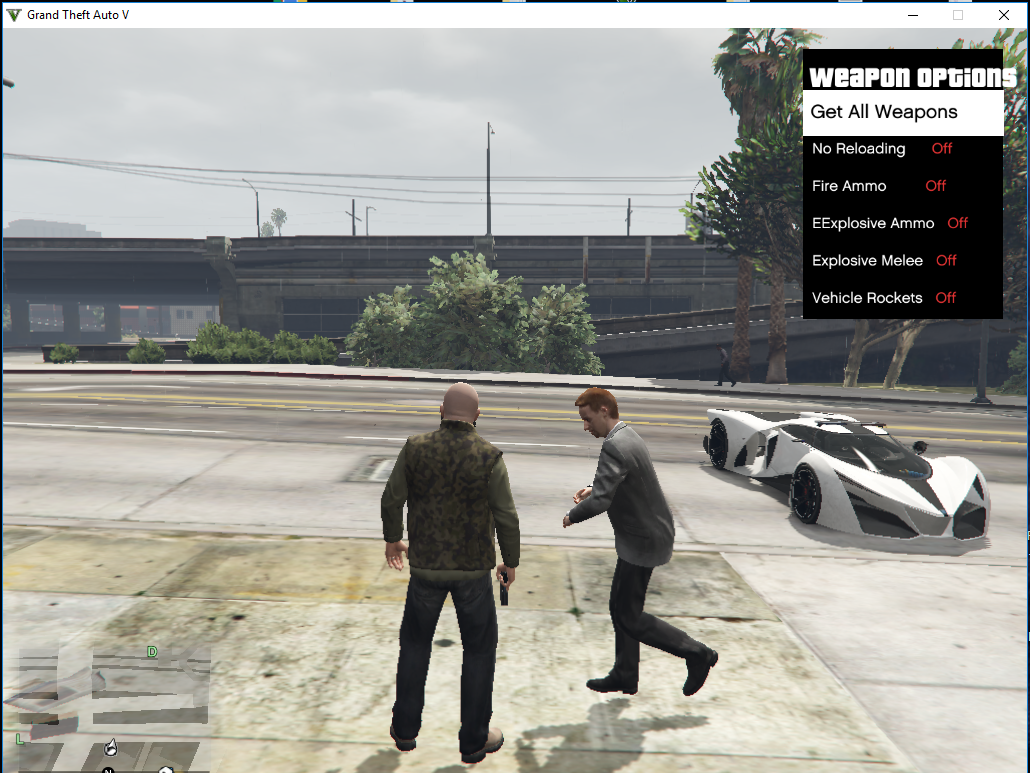The image size is (1030, 773).
Task: Close the Grand Theft Auto V window
Action: coord(1003,15)
